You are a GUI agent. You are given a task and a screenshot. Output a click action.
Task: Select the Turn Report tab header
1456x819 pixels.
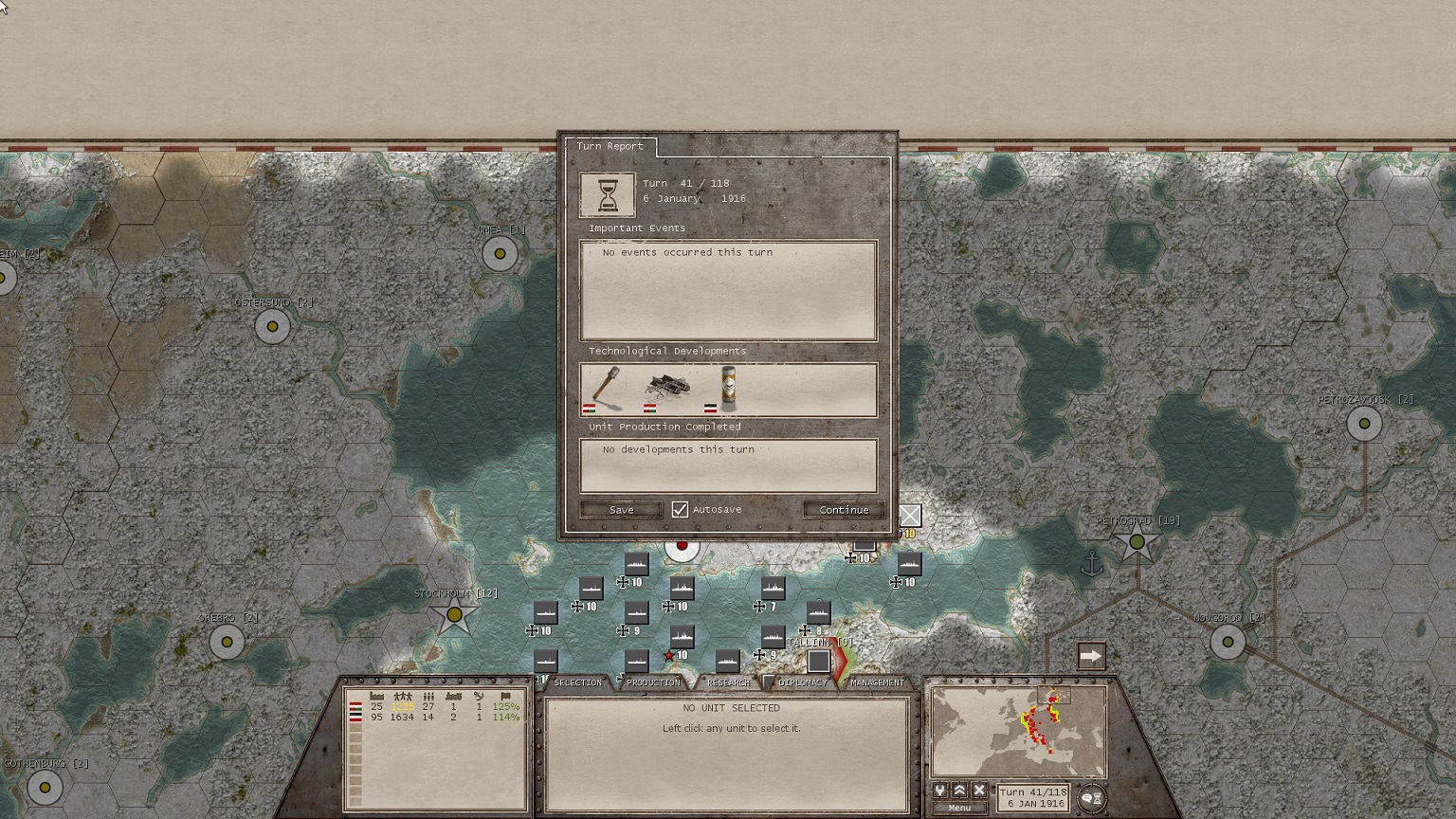click(610, 146)
